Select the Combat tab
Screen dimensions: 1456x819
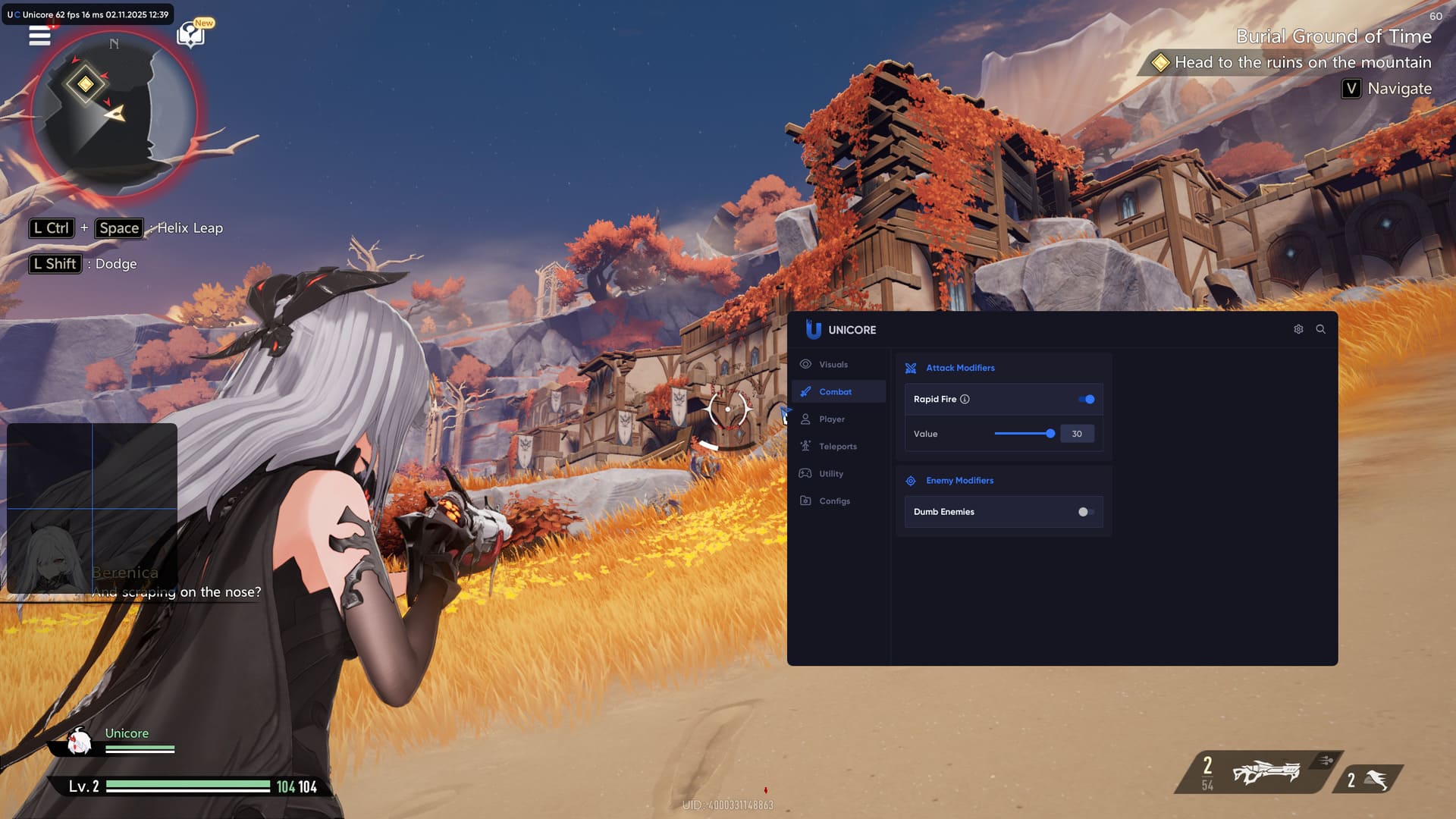click(835, 392)
